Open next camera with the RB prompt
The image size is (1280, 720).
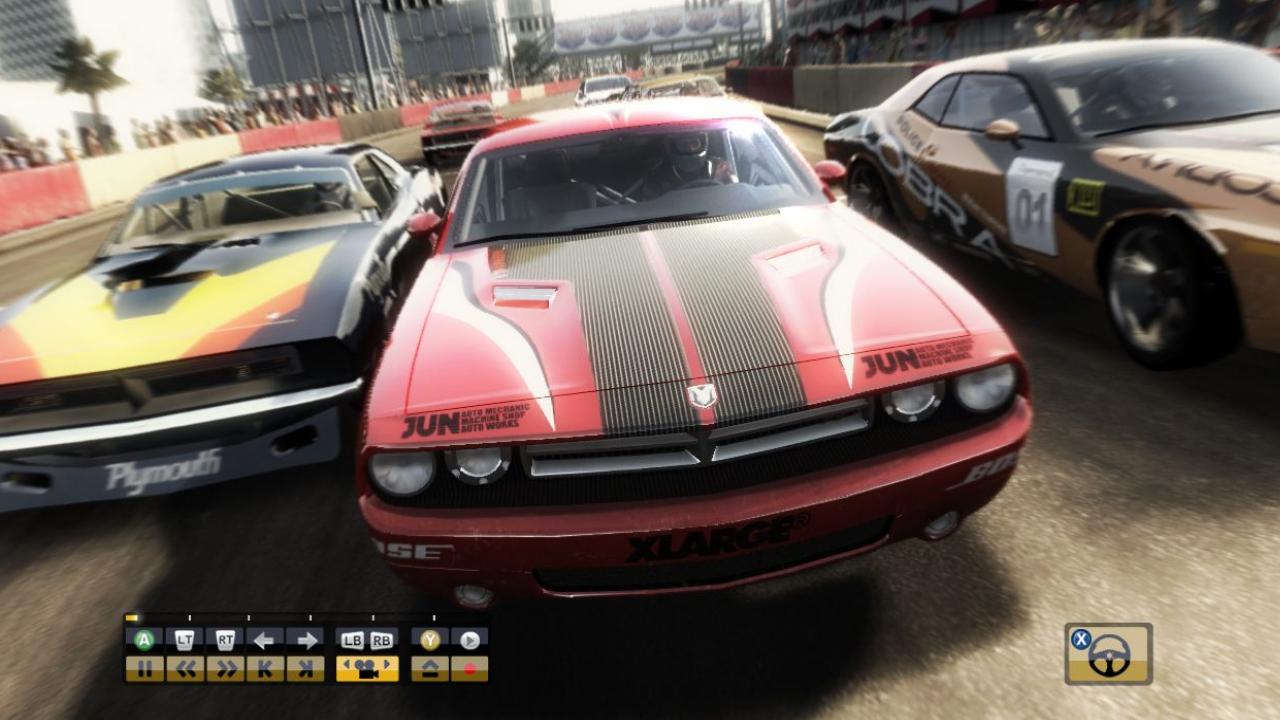coord(381,638)
